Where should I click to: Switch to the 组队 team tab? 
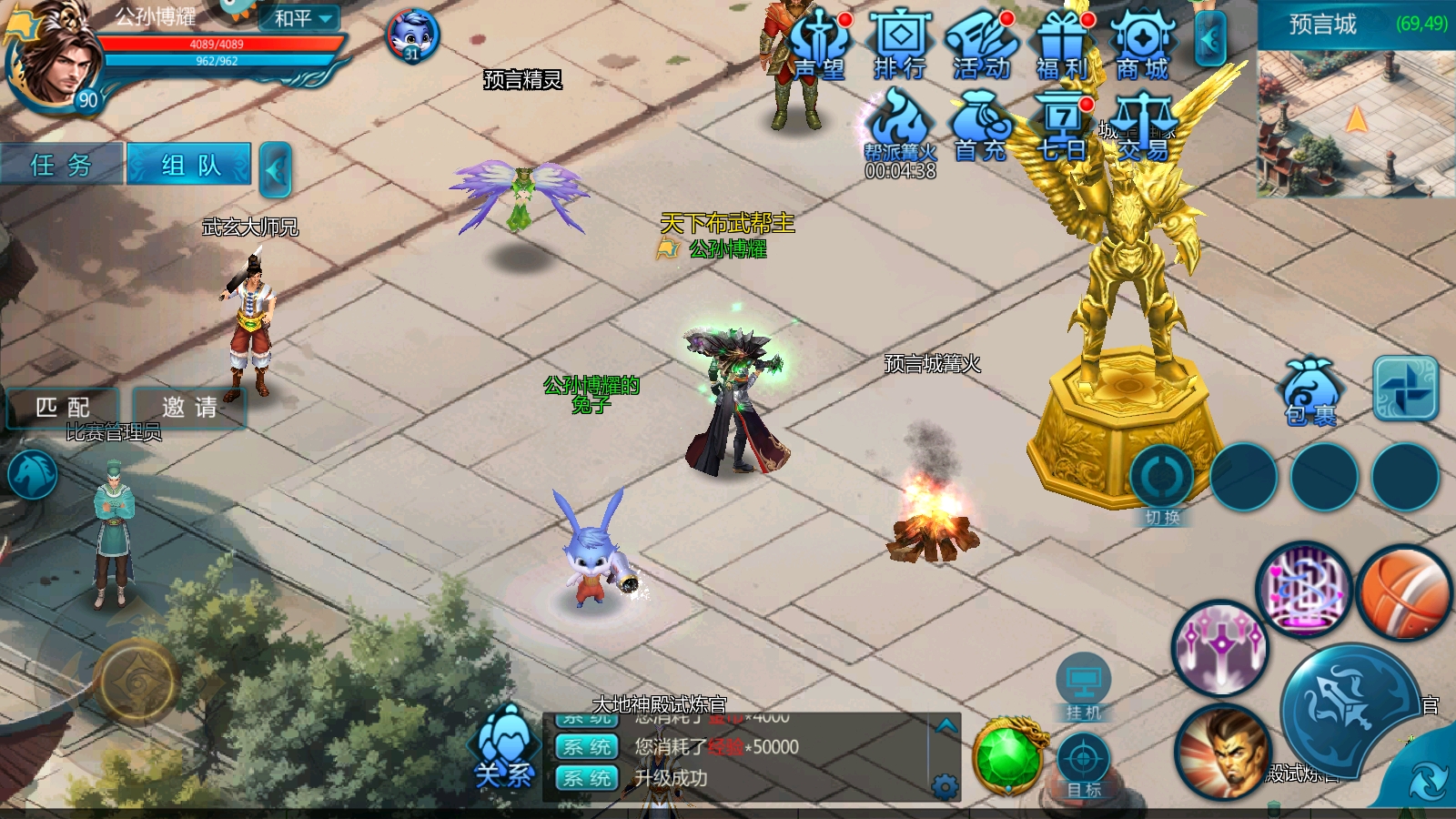(x=189, y=165)
